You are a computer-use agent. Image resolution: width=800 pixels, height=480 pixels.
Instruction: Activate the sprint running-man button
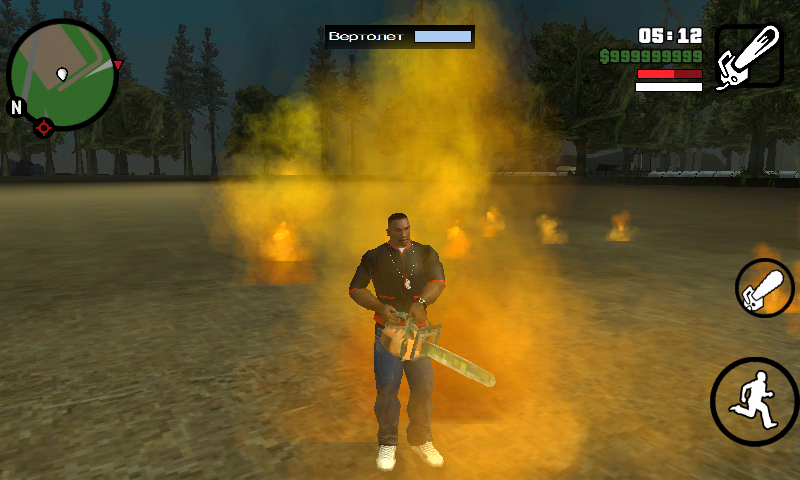pyautogui.click(x=755, y=401)
